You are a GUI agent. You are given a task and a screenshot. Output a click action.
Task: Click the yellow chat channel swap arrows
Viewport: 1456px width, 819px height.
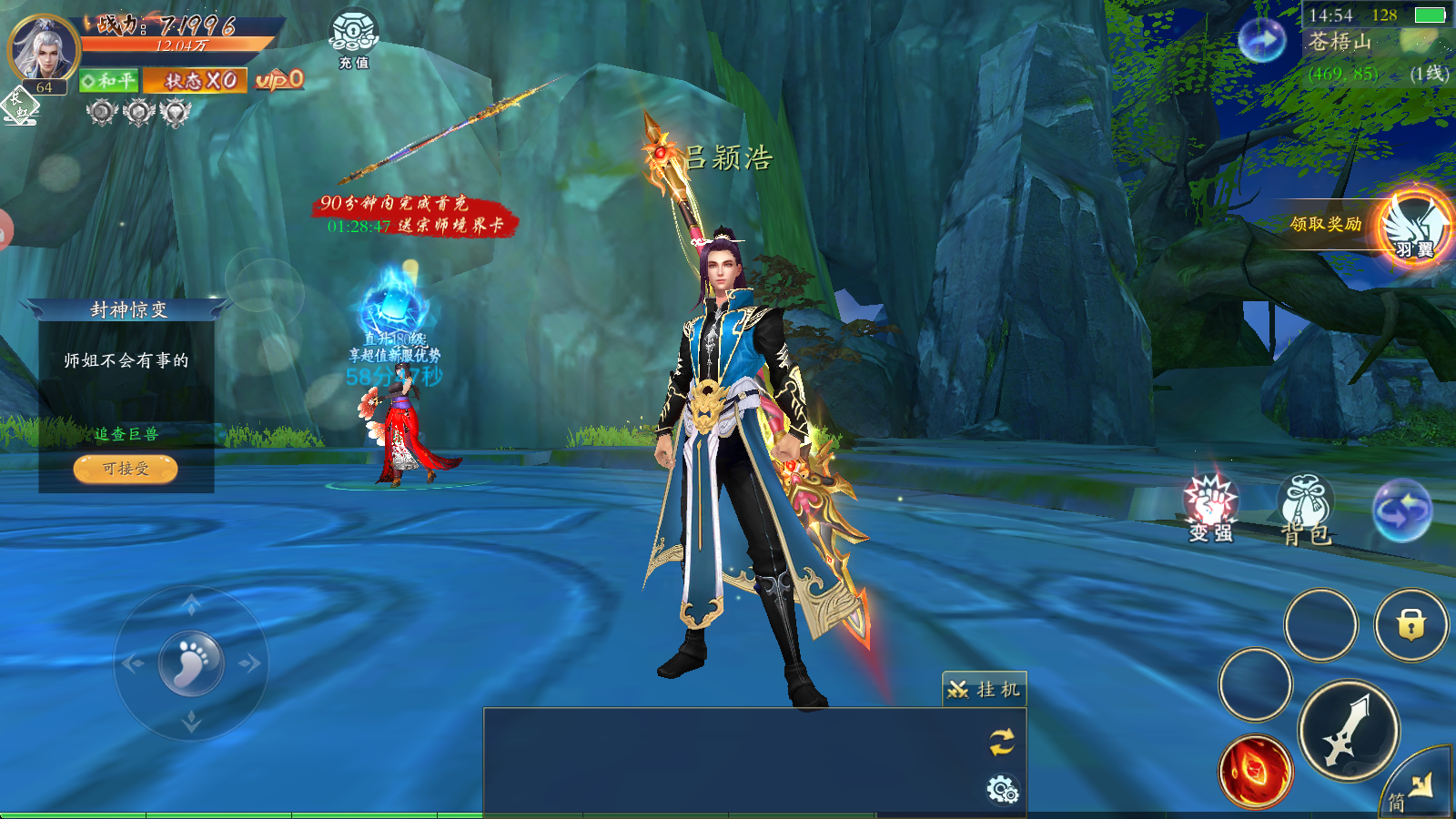pyautogui.click(x=1002, y=742)
